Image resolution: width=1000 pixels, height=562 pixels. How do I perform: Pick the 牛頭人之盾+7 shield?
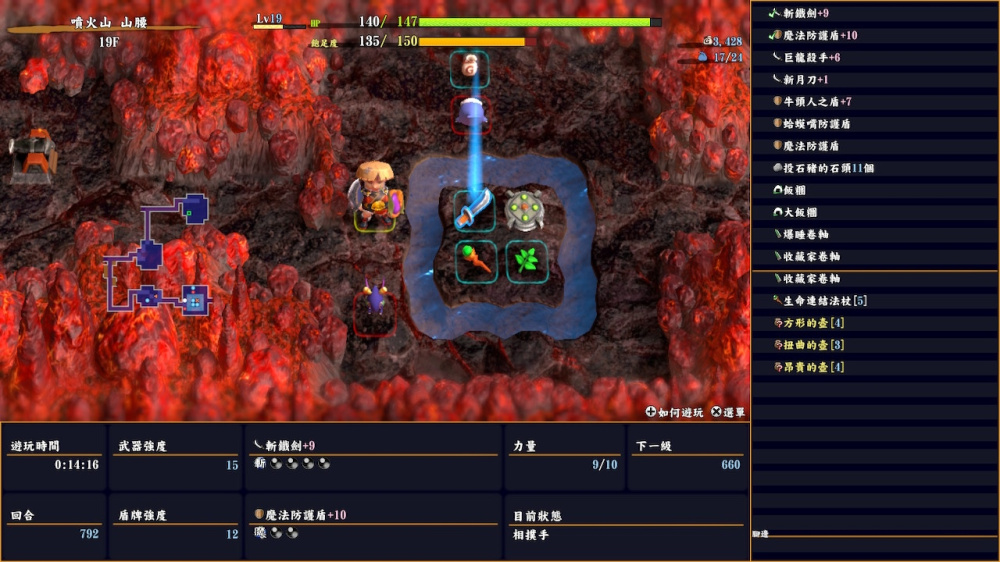[817, 101]
